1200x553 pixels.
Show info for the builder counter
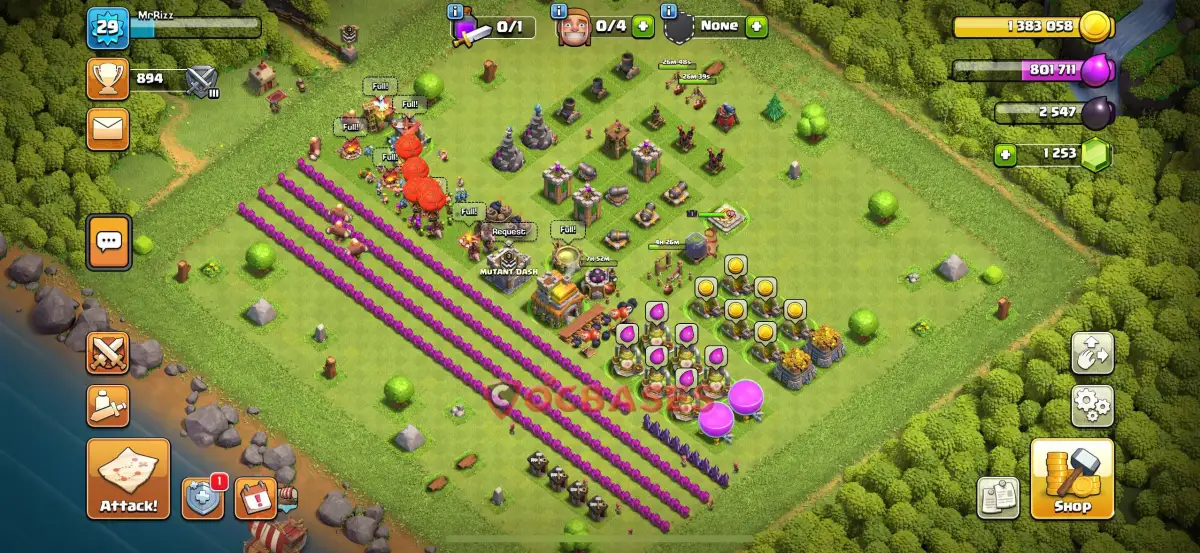click(x=561, y=12)
